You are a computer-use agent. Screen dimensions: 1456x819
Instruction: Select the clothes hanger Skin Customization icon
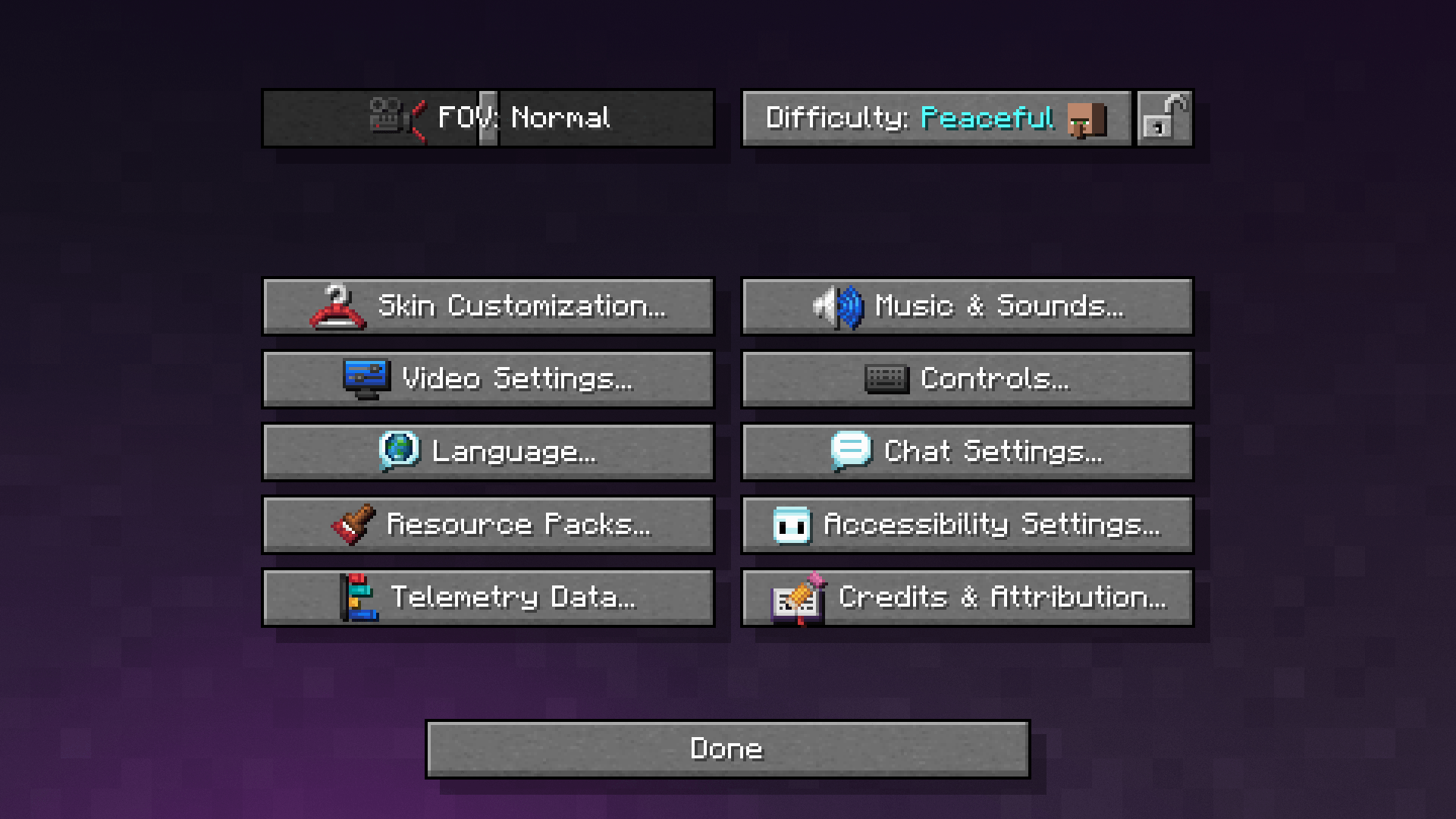click(x=337, y=306)
